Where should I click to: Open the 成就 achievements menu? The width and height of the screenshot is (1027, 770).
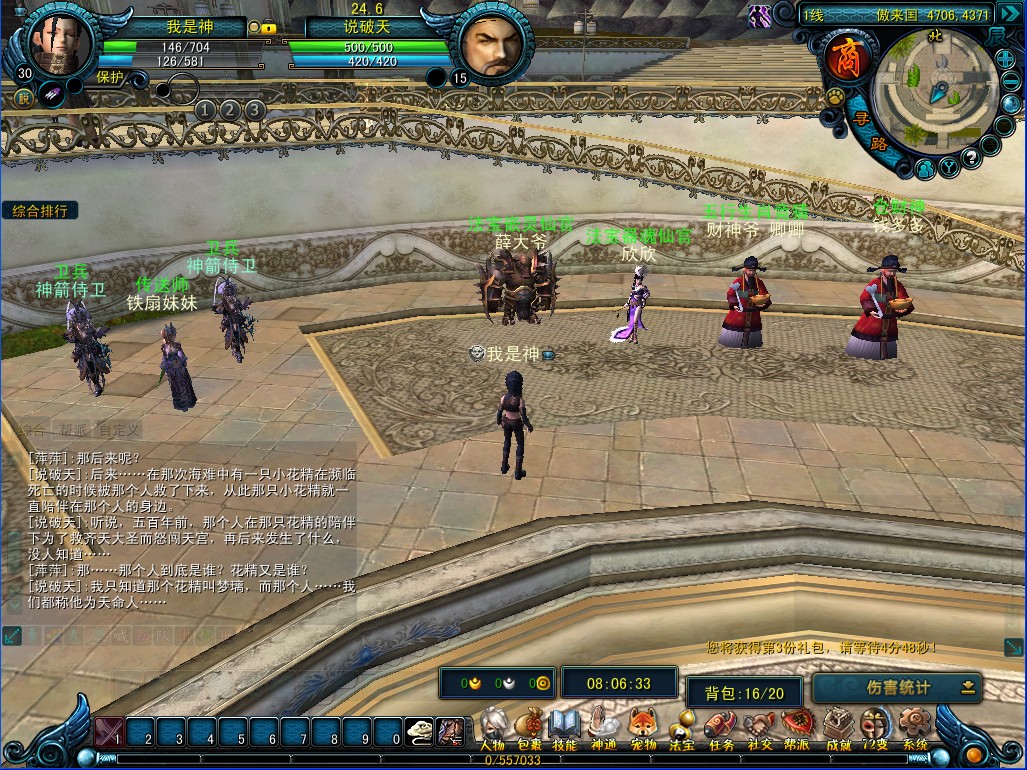click(837, 727)
